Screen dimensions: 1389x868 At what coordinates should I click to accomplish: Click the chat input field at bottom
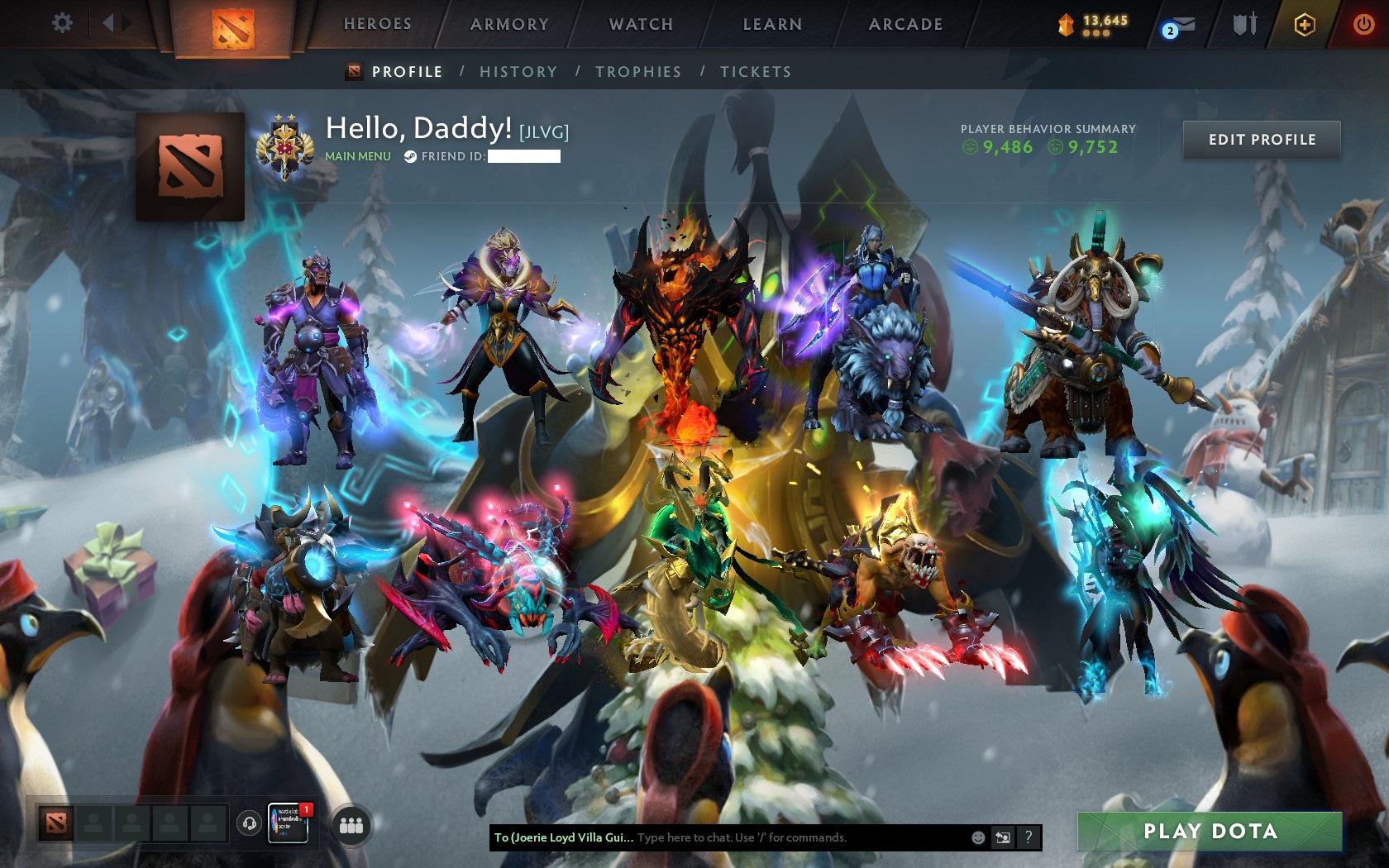coord(744,837)
